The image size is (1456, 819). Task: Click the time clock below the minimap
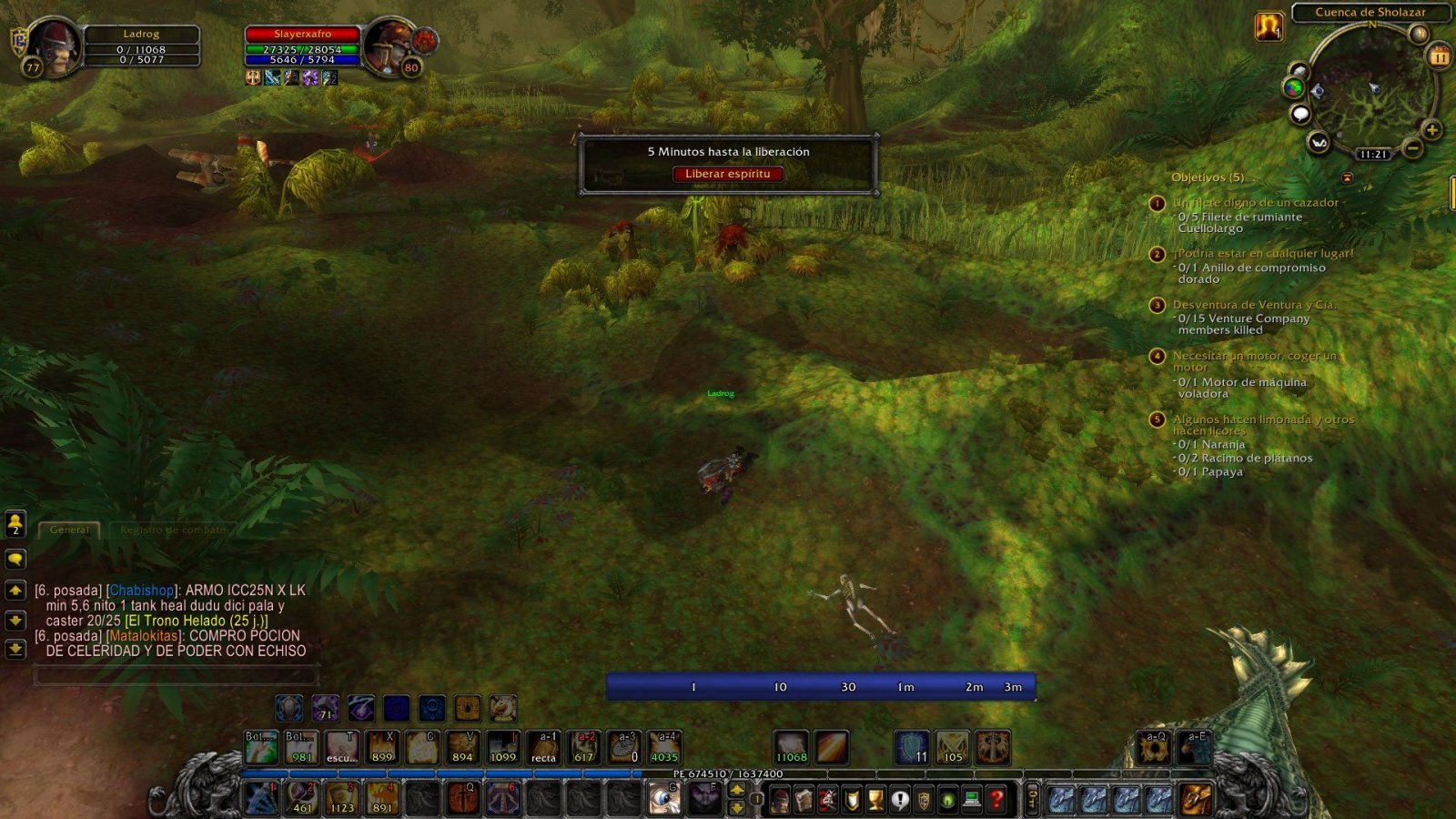tap(1373, 155)
